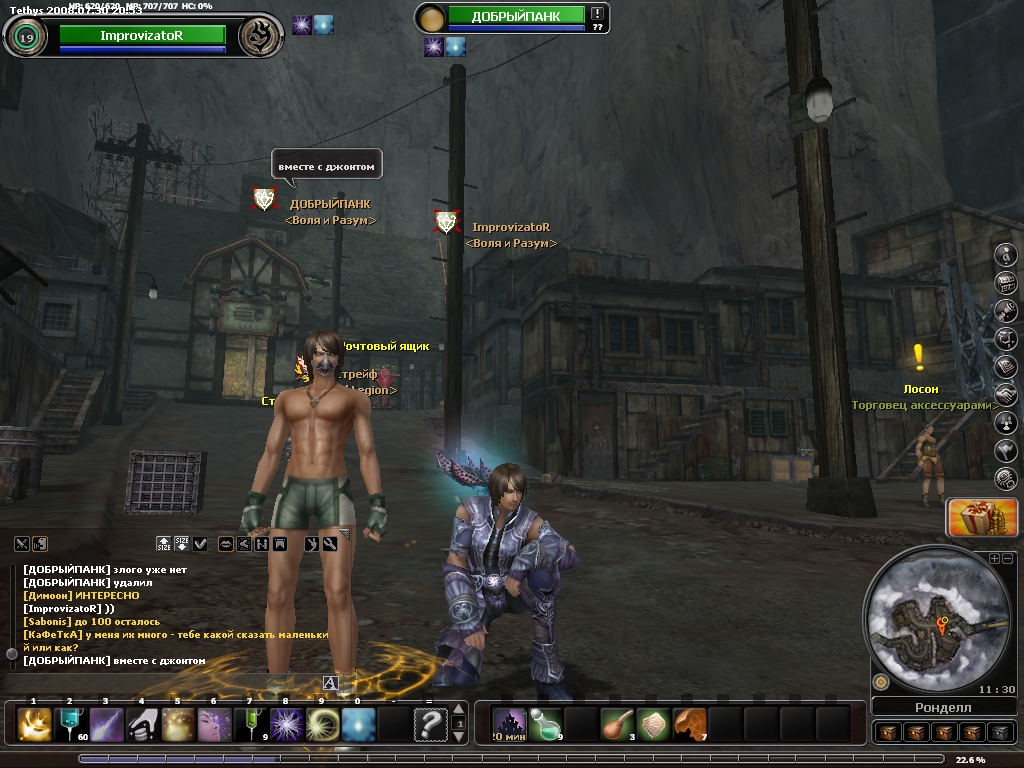The height and width of the screenshot is (768, 1024).
Task: Zoom out the minimap with minus button
Action: pos(1007,559)
